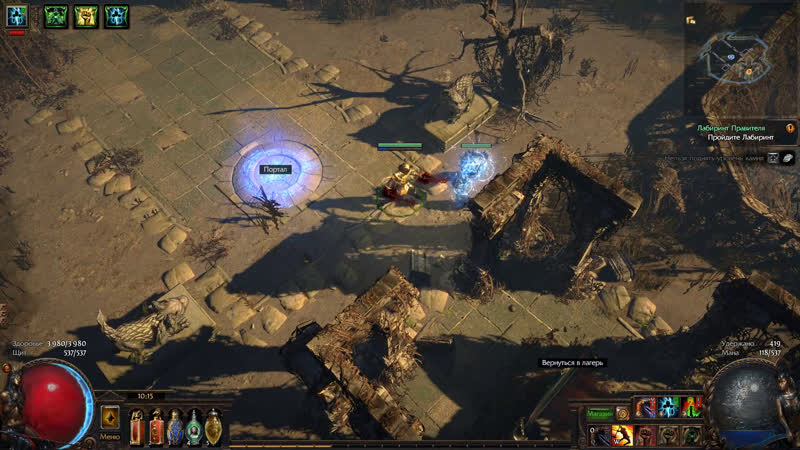
Task: Activate the blue lightning skill icon
Action: [669, 407]
